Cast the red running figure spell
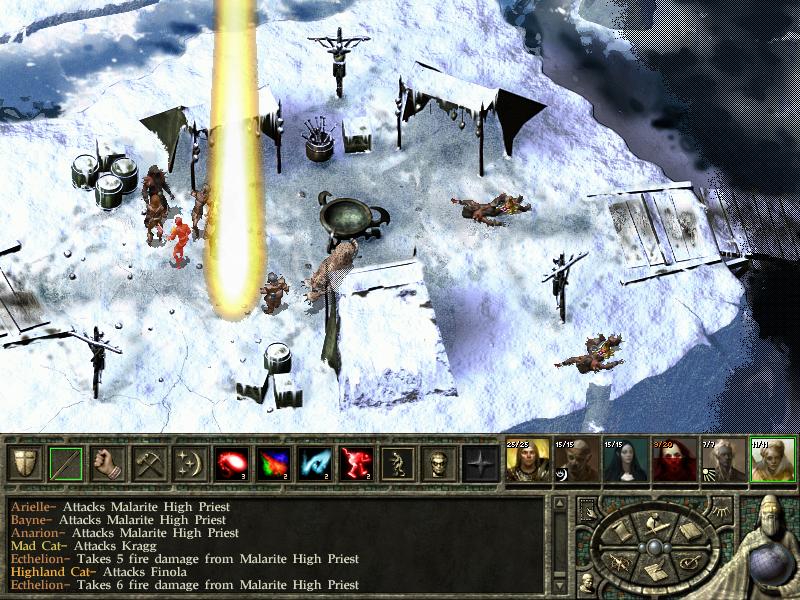The height and width of the screenshot is (600, 800). [x=357, y=464]
